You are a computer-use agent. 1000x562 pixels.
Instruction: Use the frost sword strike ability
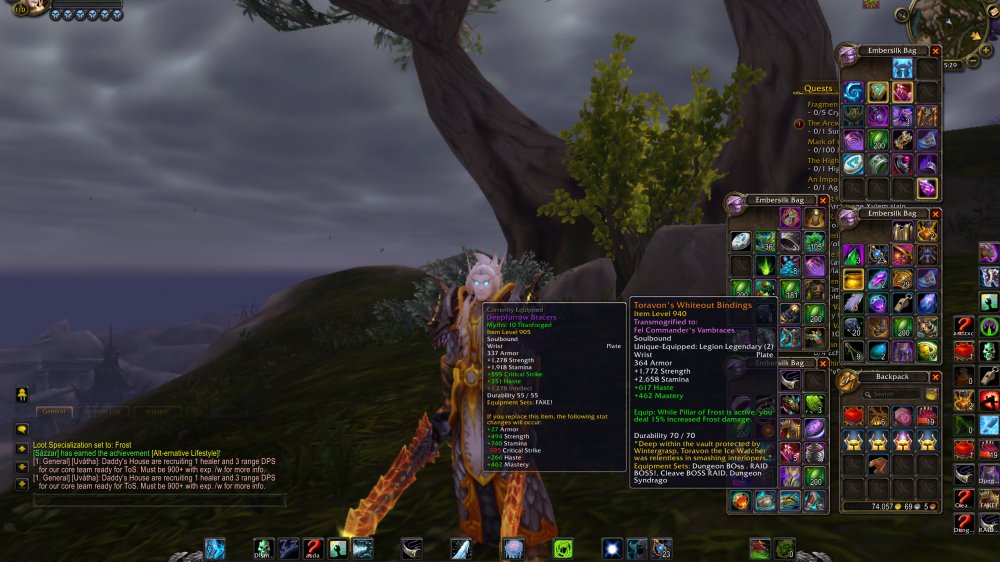461,548
